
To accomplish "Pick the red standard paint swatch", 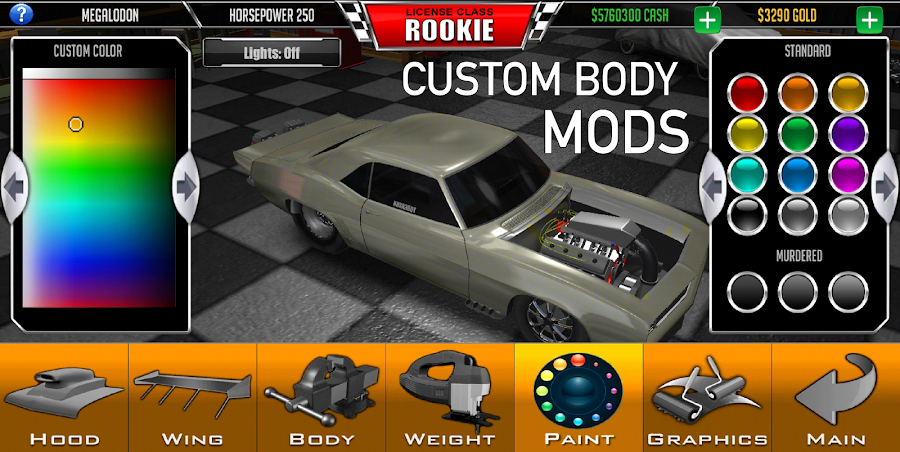I will [x=748, y=93].
